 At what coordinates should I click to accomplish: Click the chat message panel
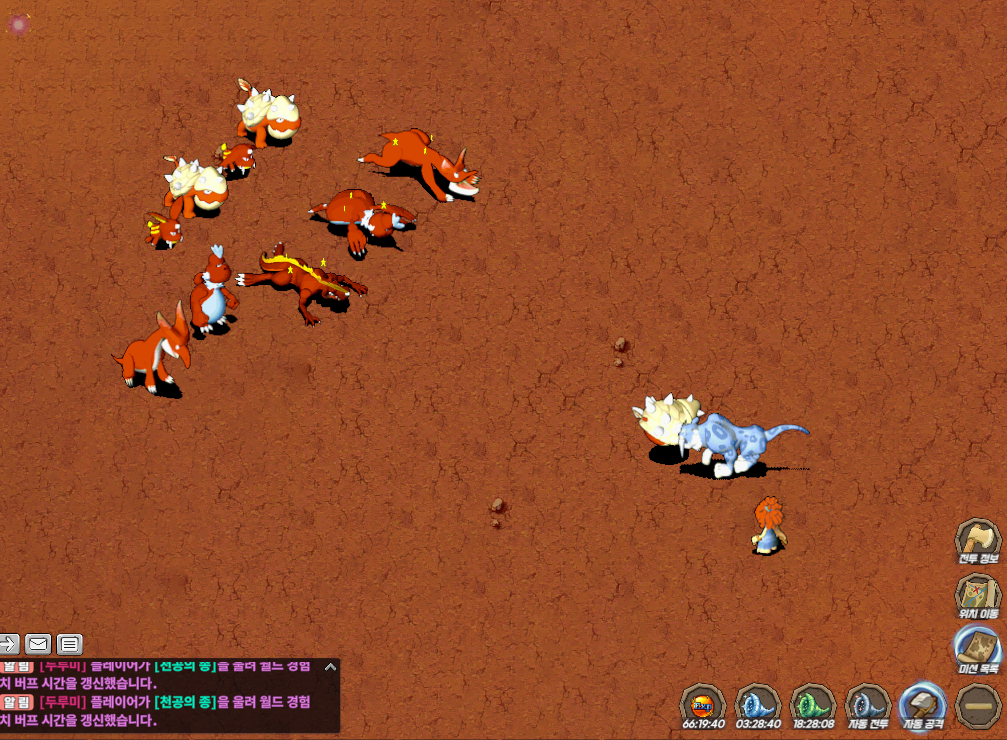tap(160, 700)
